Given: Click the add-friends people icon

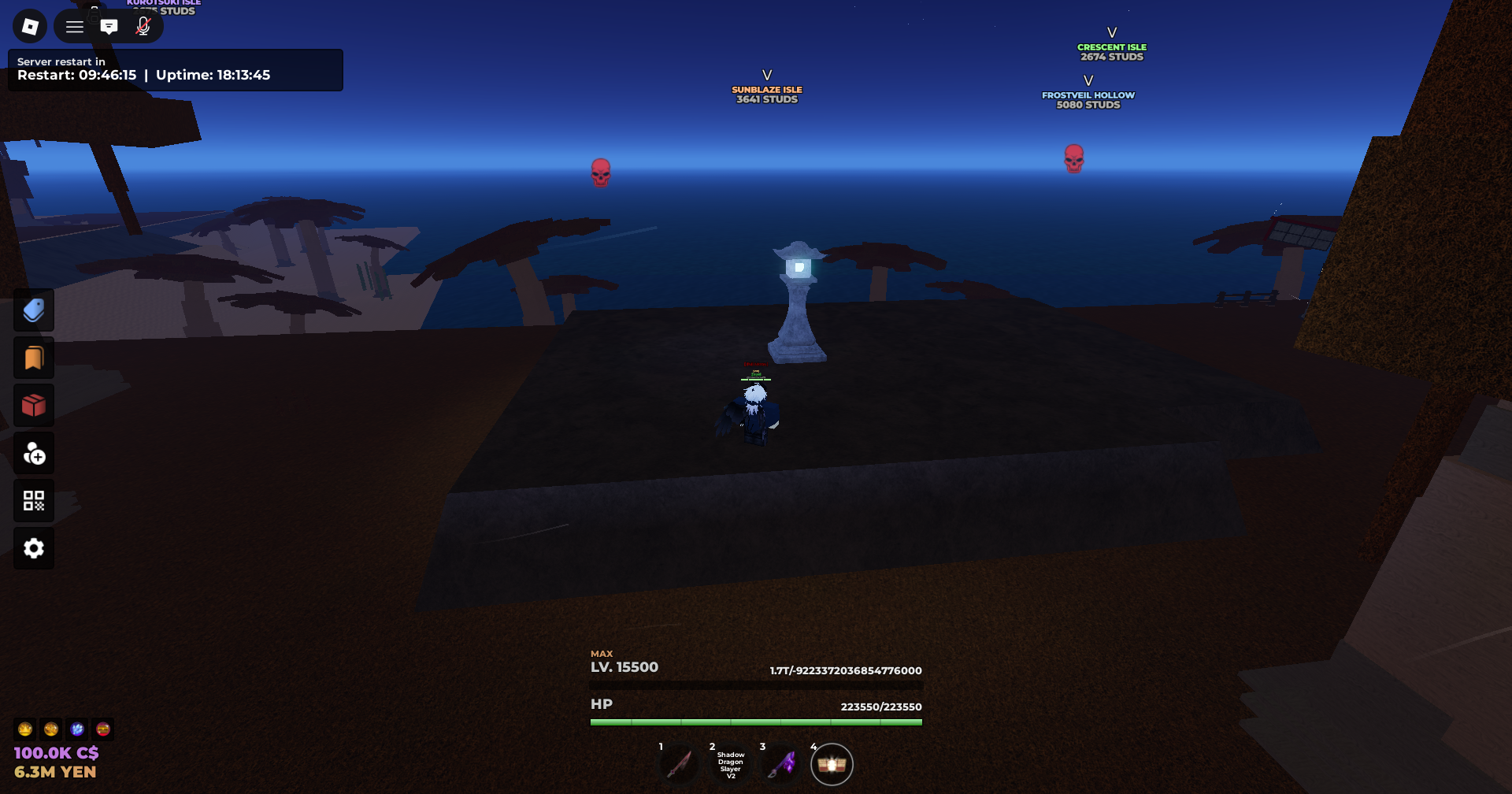Looking at the screenshot, I should tap(34, 454).
